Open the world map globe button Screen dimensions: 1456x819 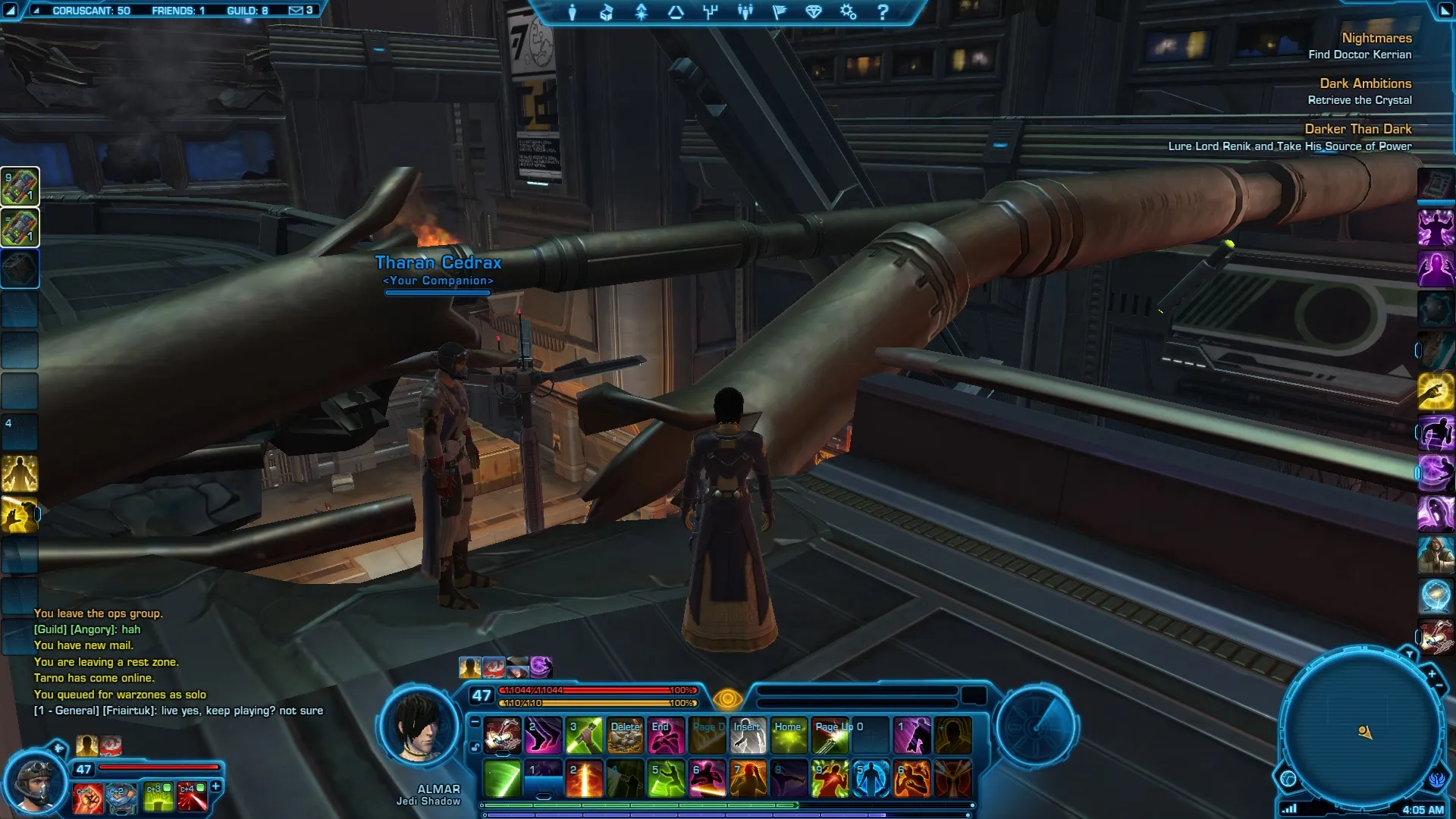coord(1288,779)
